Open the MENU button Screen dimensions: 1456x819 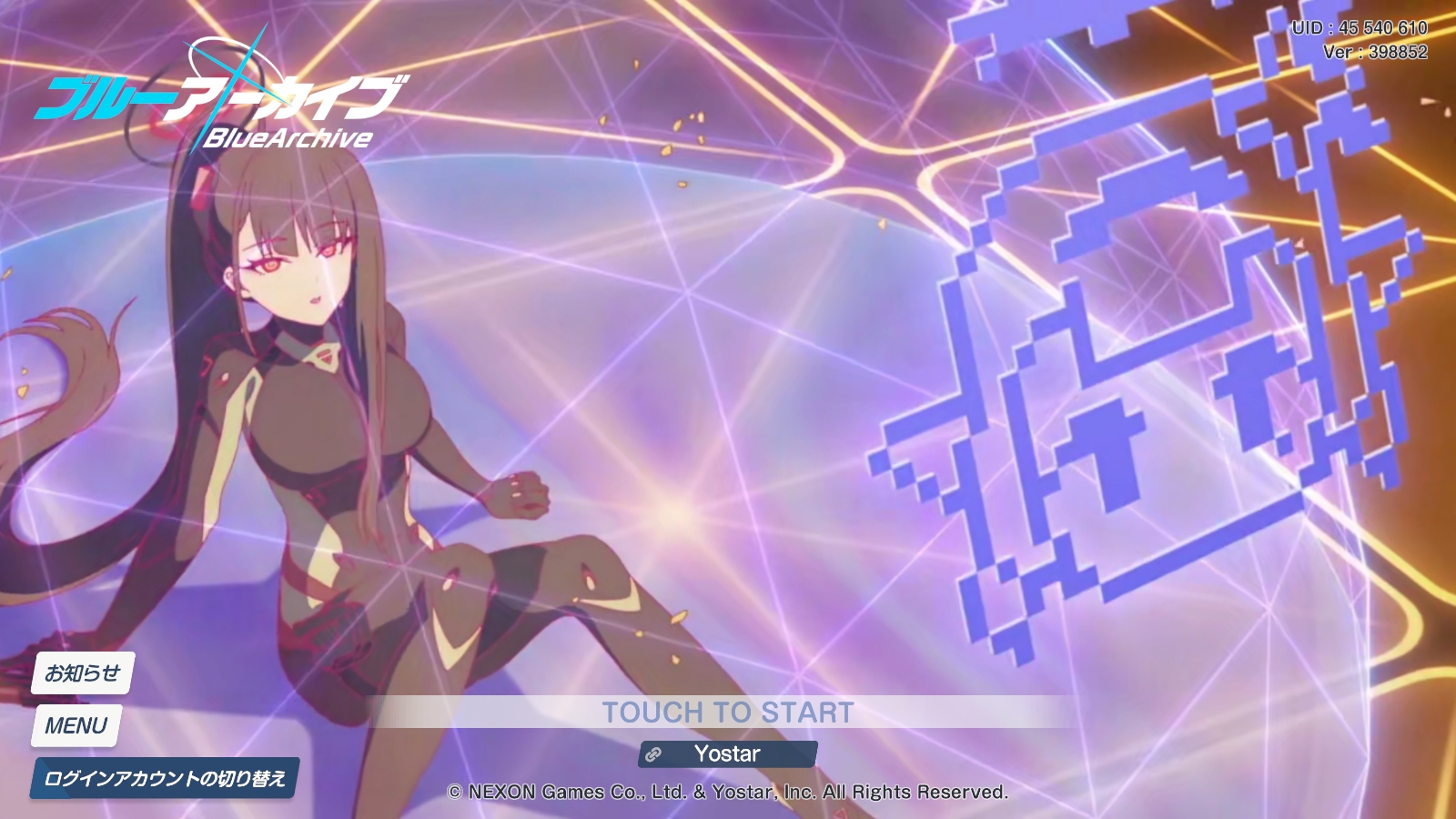(76, 726)
